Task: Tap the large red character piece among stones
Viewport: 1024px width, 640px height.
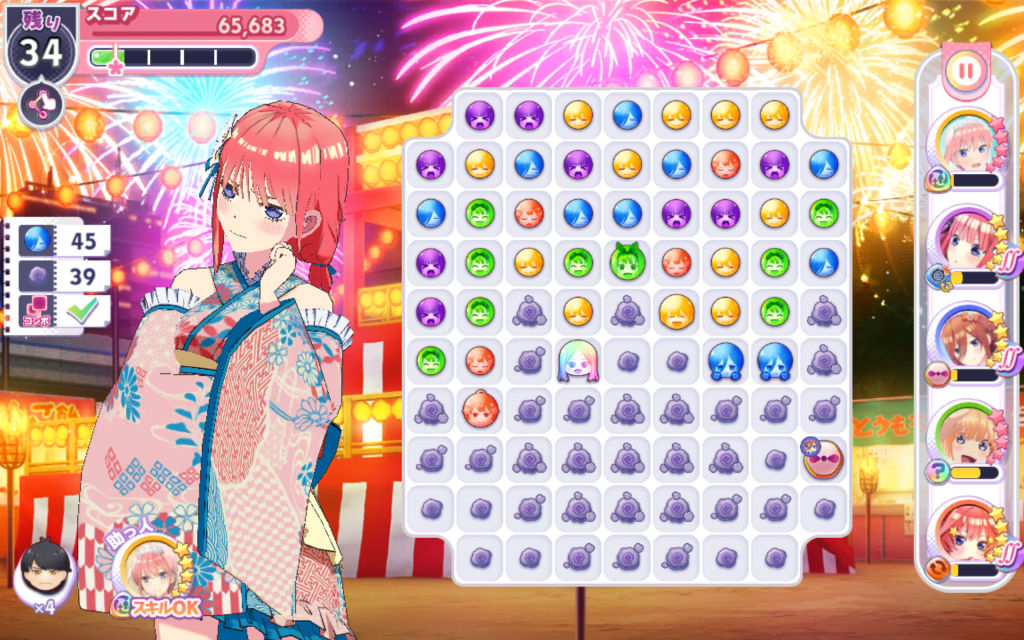Action: coord(480,408)
